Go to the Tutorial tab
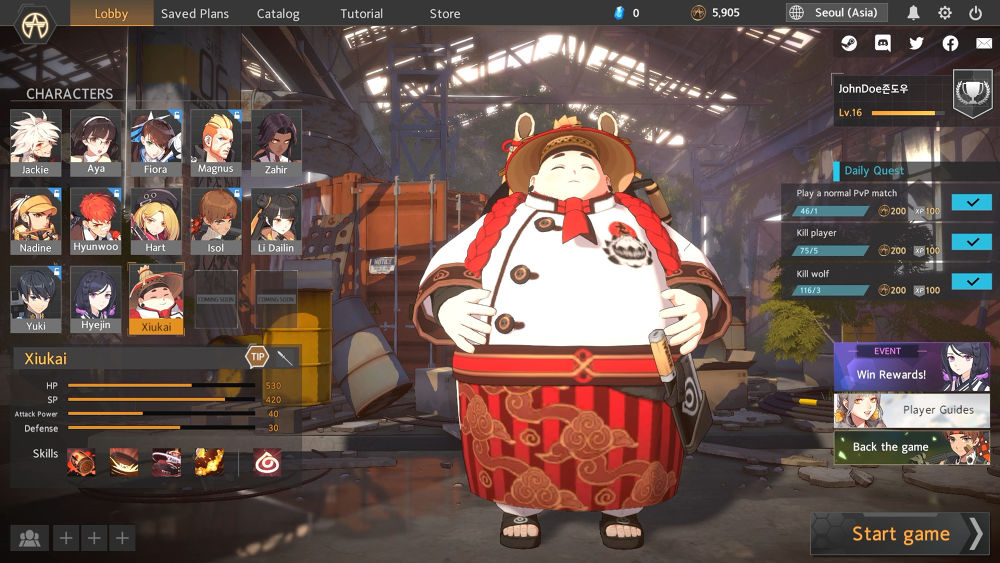The width and height of the screenshot is (1000, 563). pyautogui.click(x=361, y=14)
